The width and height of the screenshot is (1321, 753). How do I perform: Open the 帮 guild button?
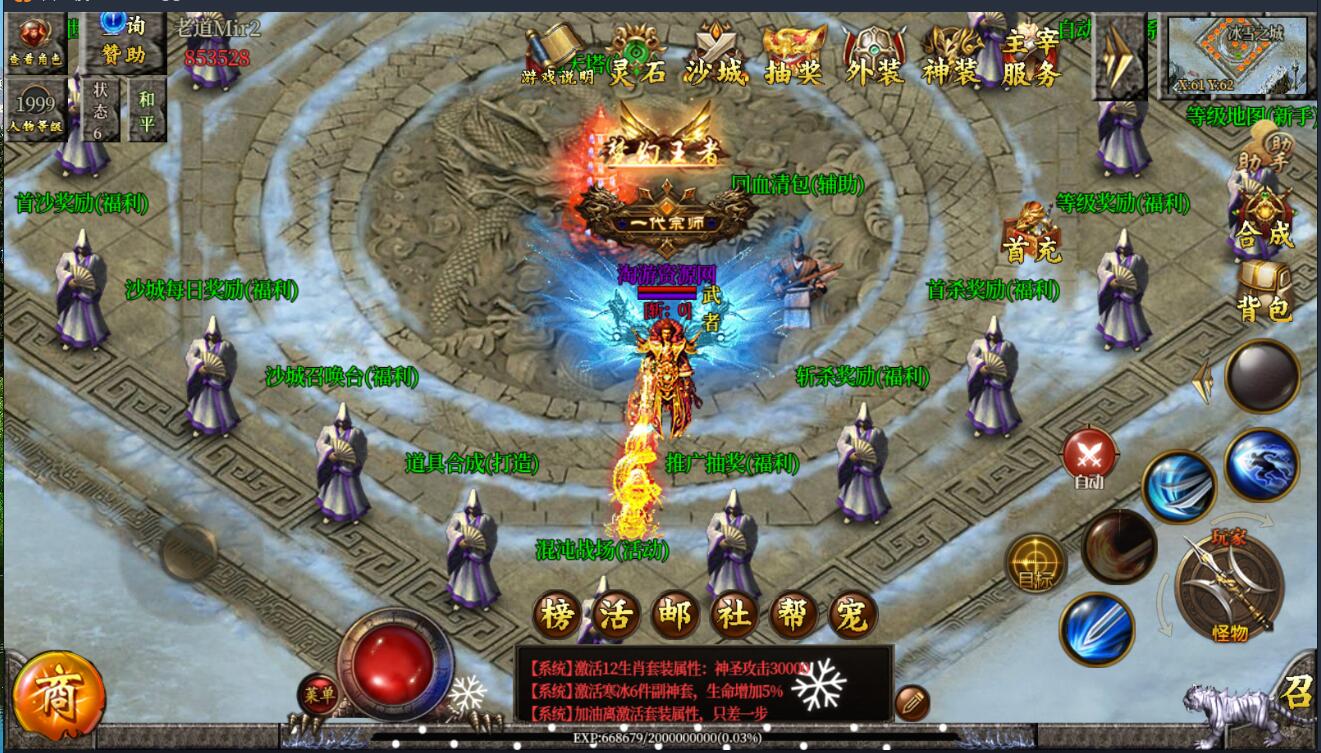pyautogui.click(x=793, y=614)
